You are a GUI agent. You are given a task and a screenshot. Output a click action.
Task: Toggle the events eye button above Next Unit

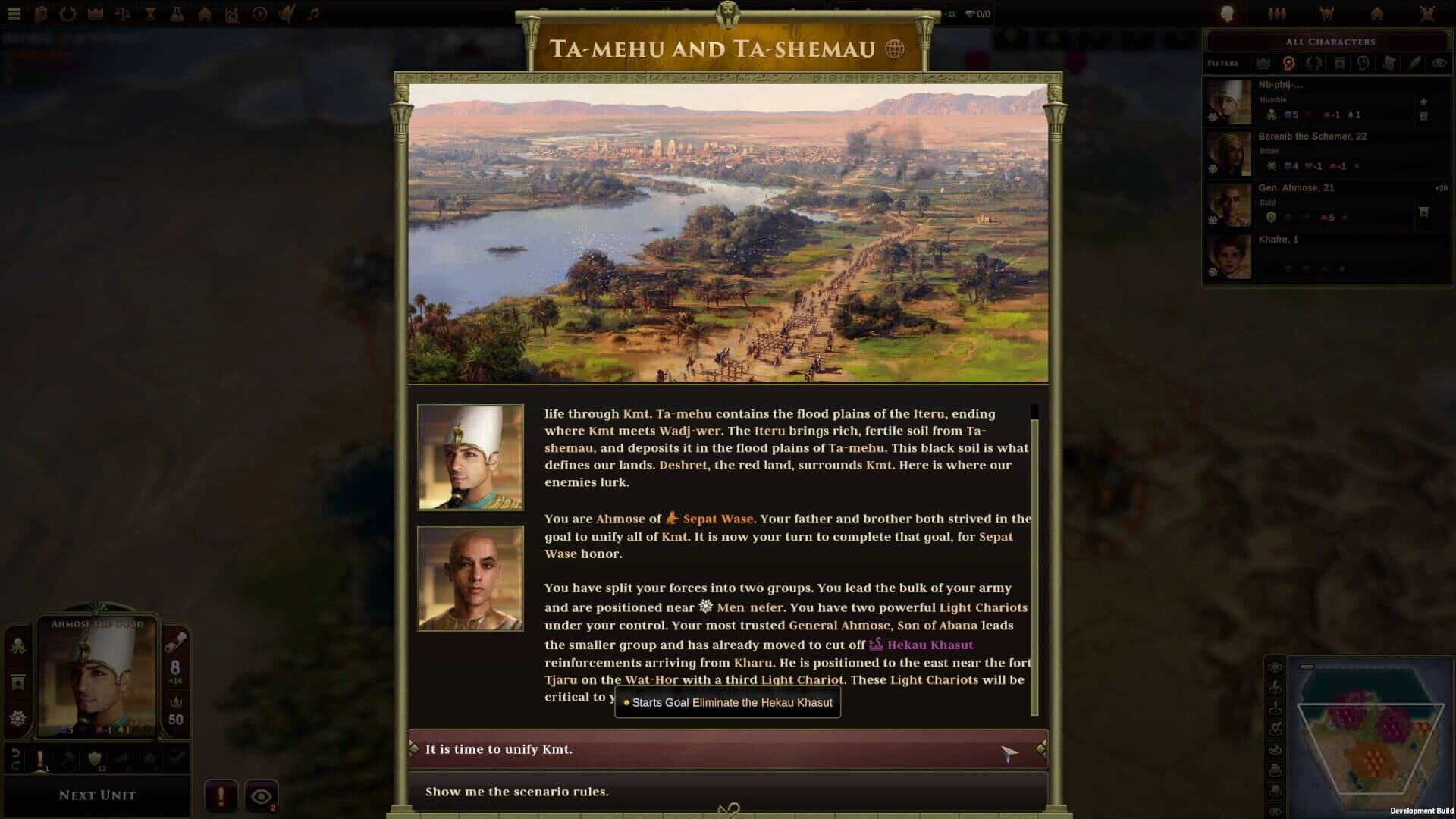pyautogui.click(x=262, y=793)
